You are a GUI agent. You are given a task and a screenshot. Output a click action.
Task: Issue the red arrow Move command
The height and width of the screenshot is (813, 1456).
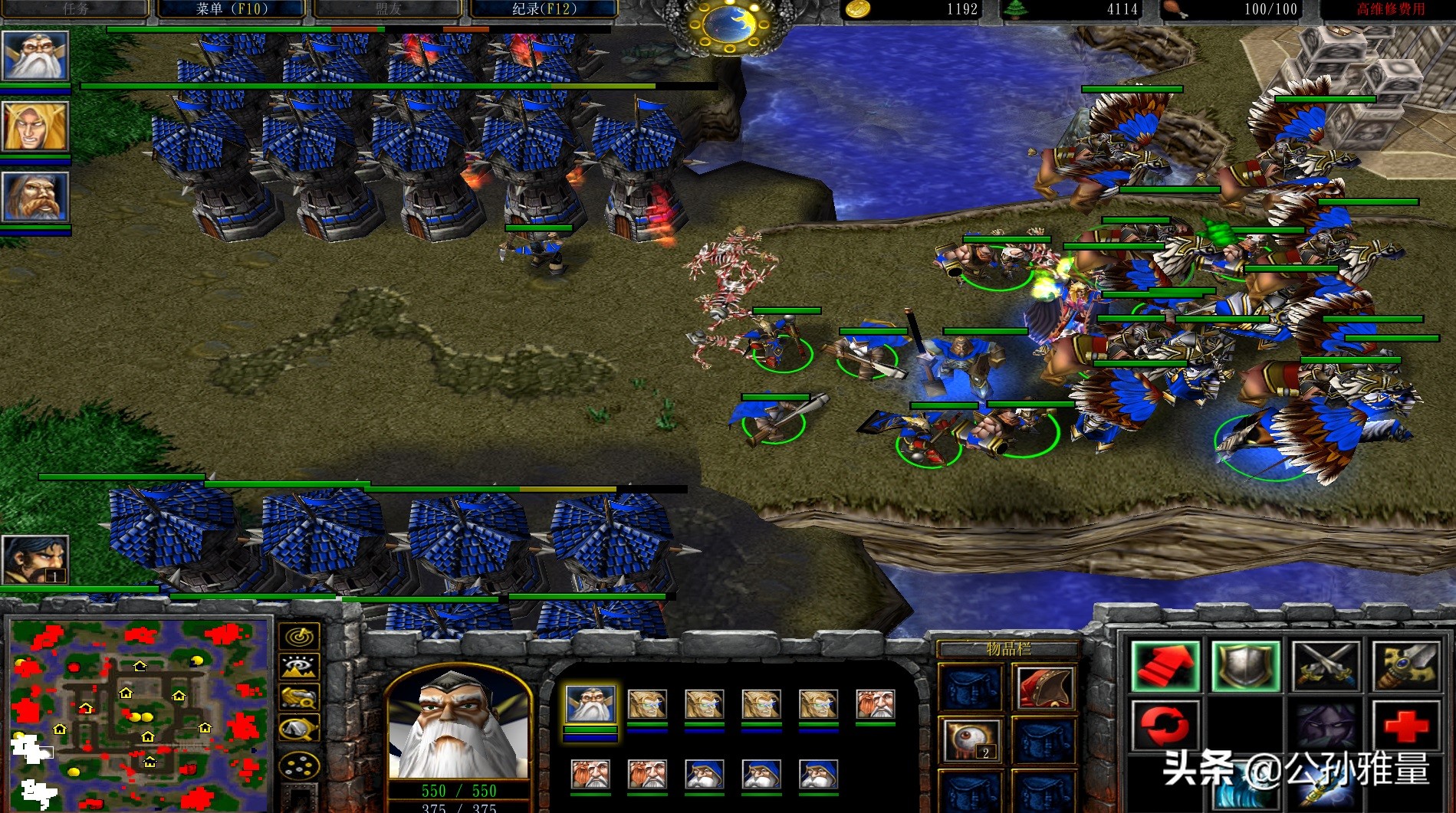click(1165, 666)
